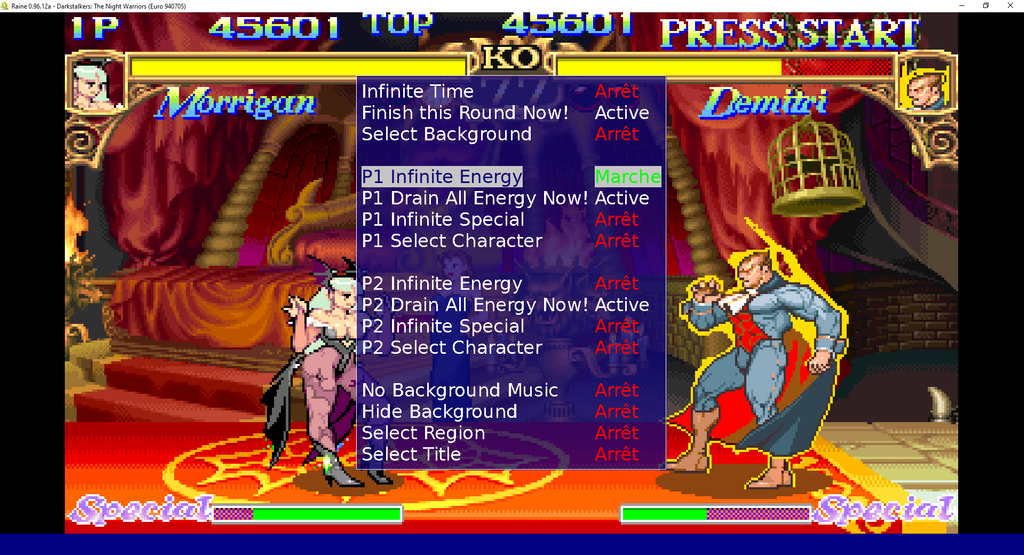Open the Select Region entry
The image size is (1024, 555).
click(423, 433)
